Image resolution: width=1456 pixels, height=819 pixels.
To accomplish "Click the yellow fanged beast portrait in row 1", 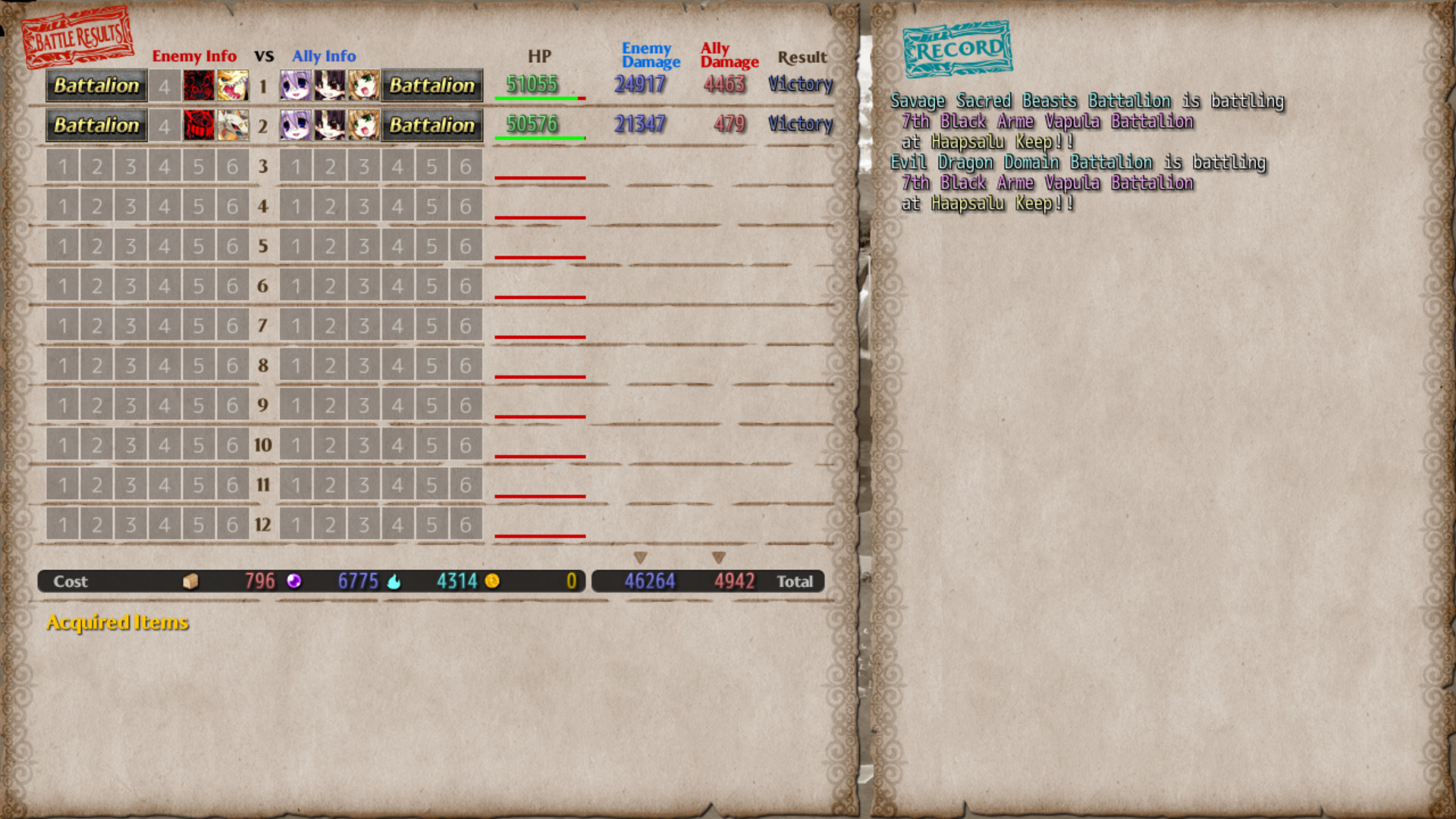I will click(233, 86).
